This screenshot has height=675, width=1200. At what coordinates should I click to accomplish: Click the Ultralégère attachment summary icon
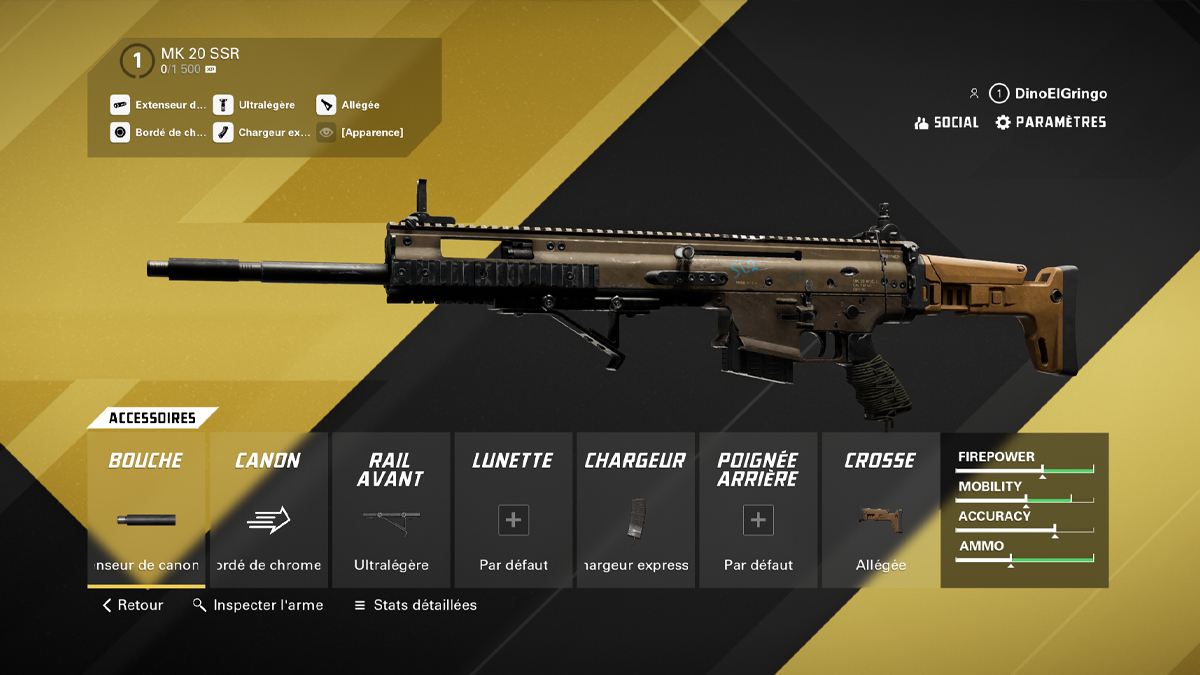pos(223,104)
